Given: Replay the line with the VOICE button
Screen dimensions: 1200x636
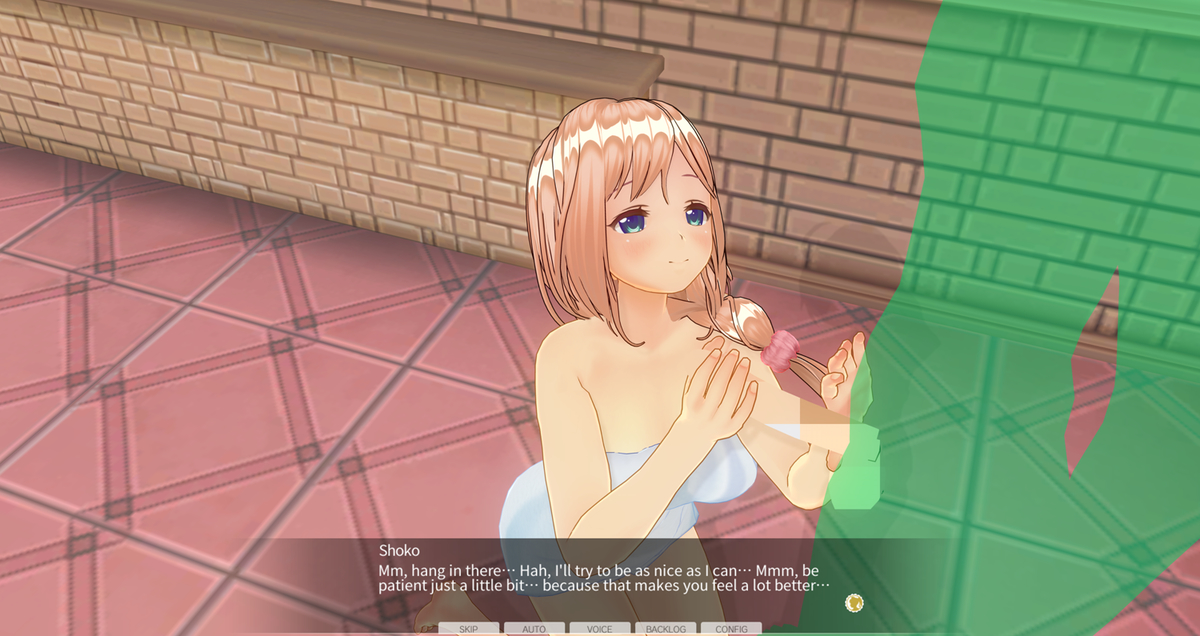Looking at the screenshot, I should point(600,629).
